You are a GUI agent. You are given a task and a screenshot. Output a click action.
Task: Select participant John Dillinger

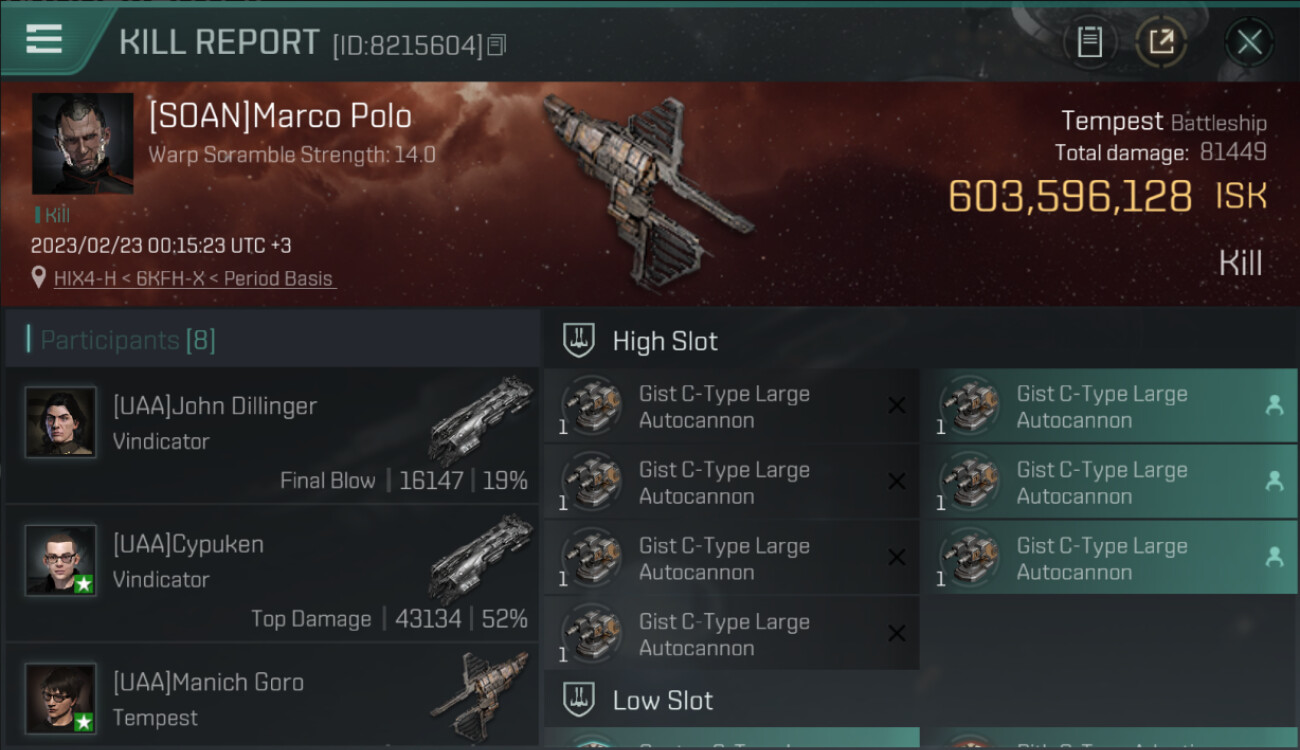click(x=272, y=435)
